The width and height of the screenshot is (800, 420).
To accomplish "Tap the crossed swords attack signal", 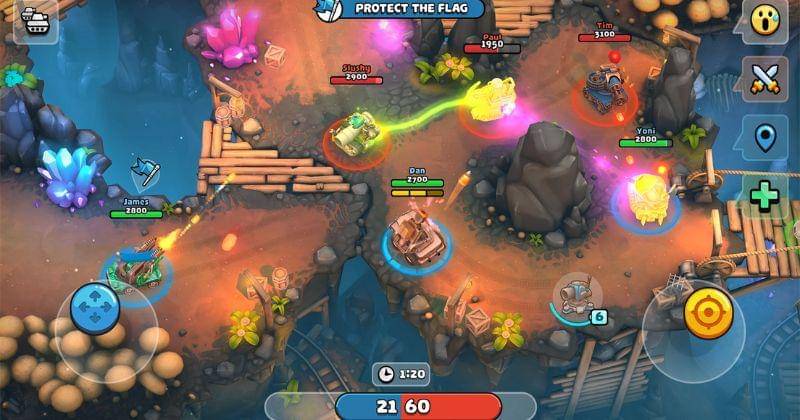I will pyautogui.click(x=765, y=78).
